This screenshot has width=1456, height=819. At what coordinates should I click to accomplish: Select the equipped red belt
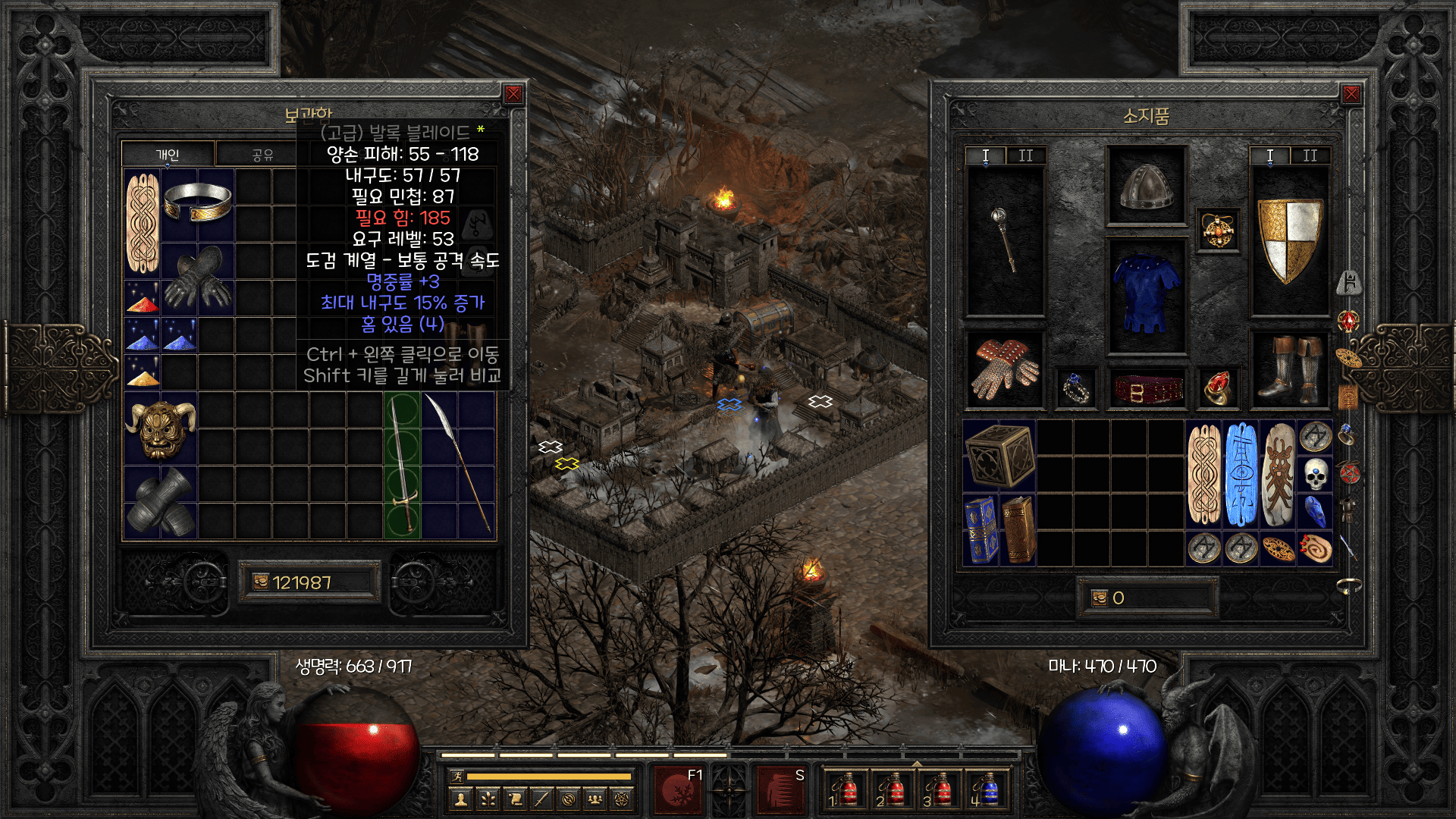coord(1146,389)
